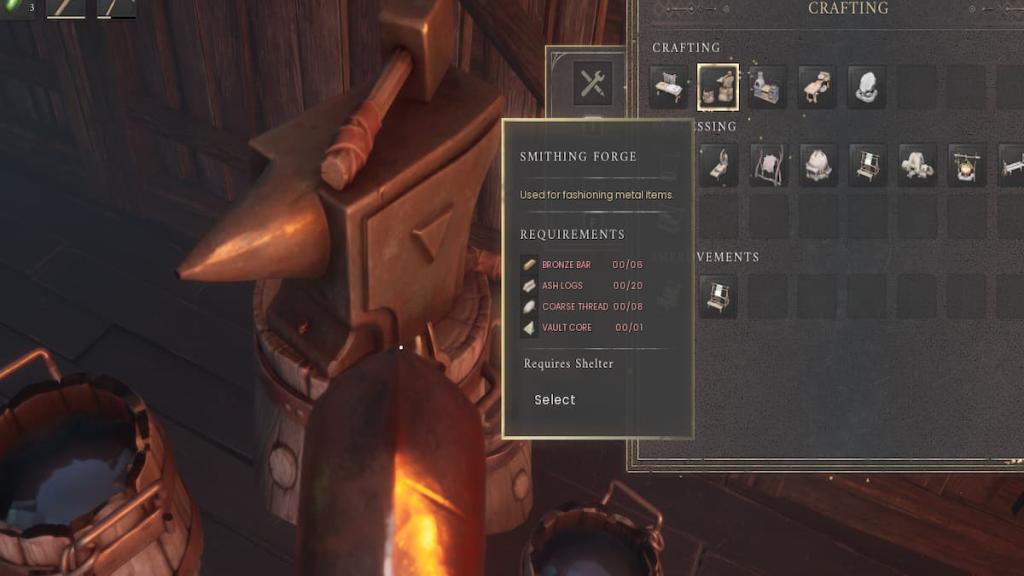The image size is (1024, 576).
Task: Select the grinding mill processing icon
Action: coord(917,165)
